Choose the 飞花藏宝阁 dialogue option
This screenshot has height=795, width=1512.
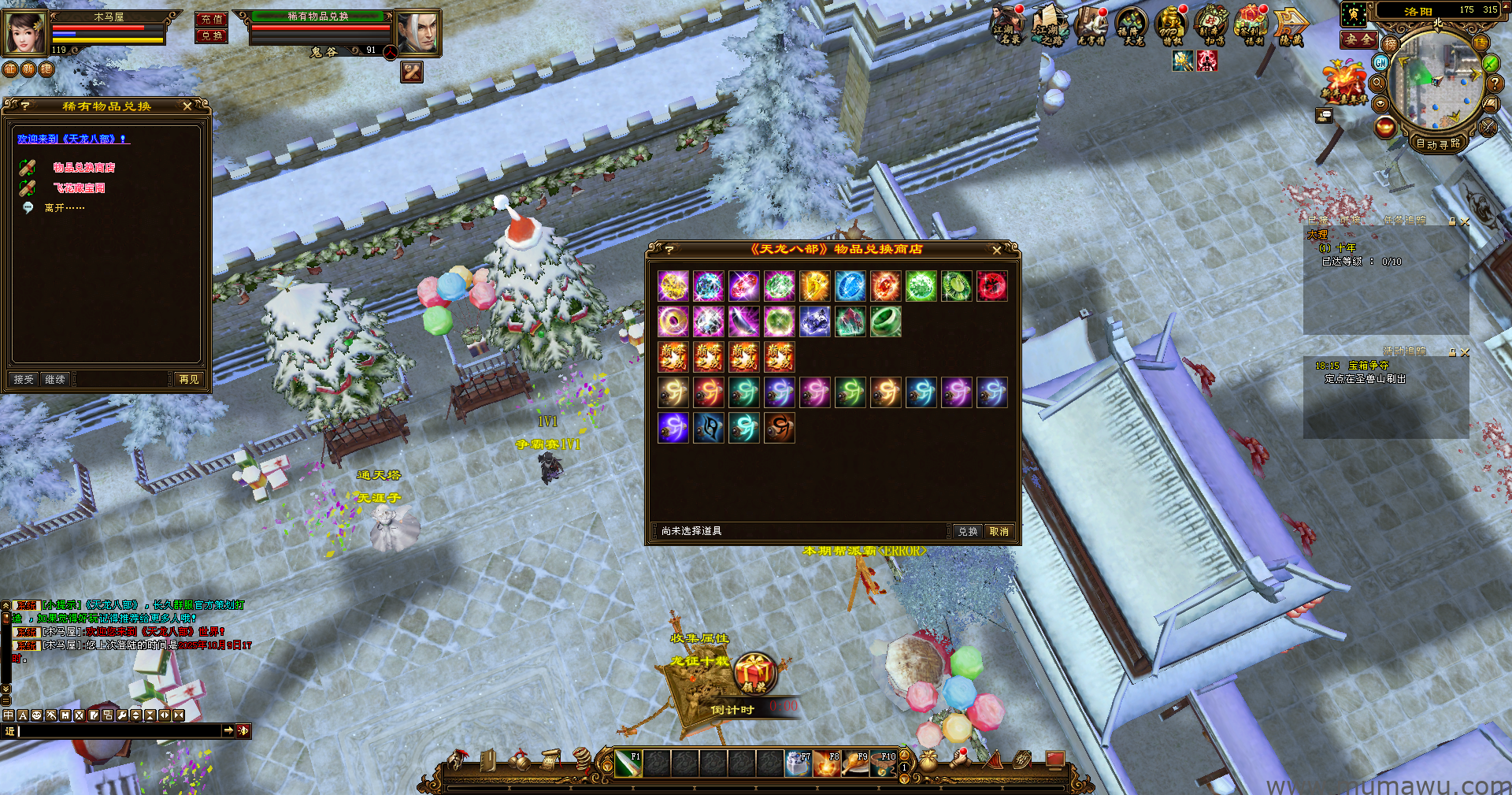click(79, 188)
